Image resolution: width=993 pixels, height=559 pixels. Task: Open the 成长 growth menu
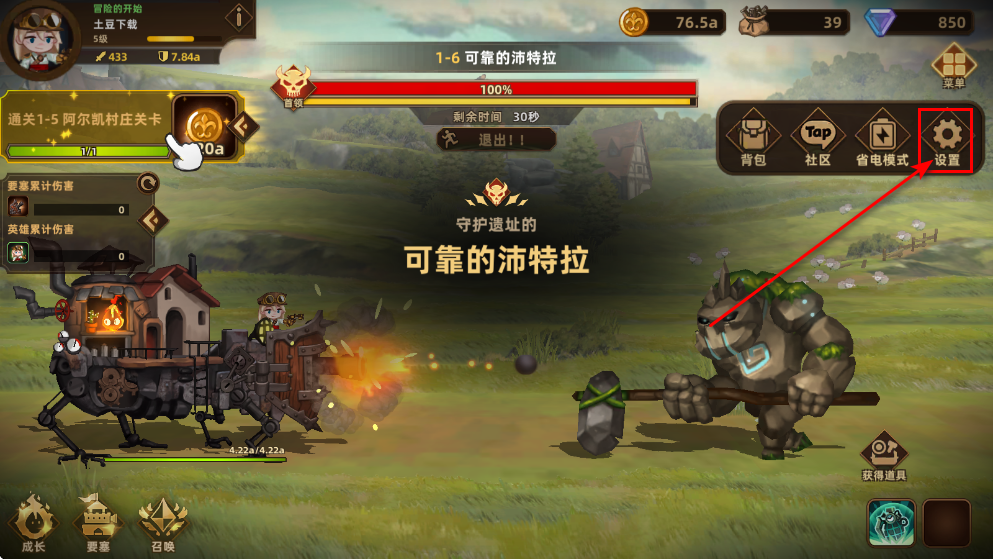pyautogui.click(x=33, y=523)
